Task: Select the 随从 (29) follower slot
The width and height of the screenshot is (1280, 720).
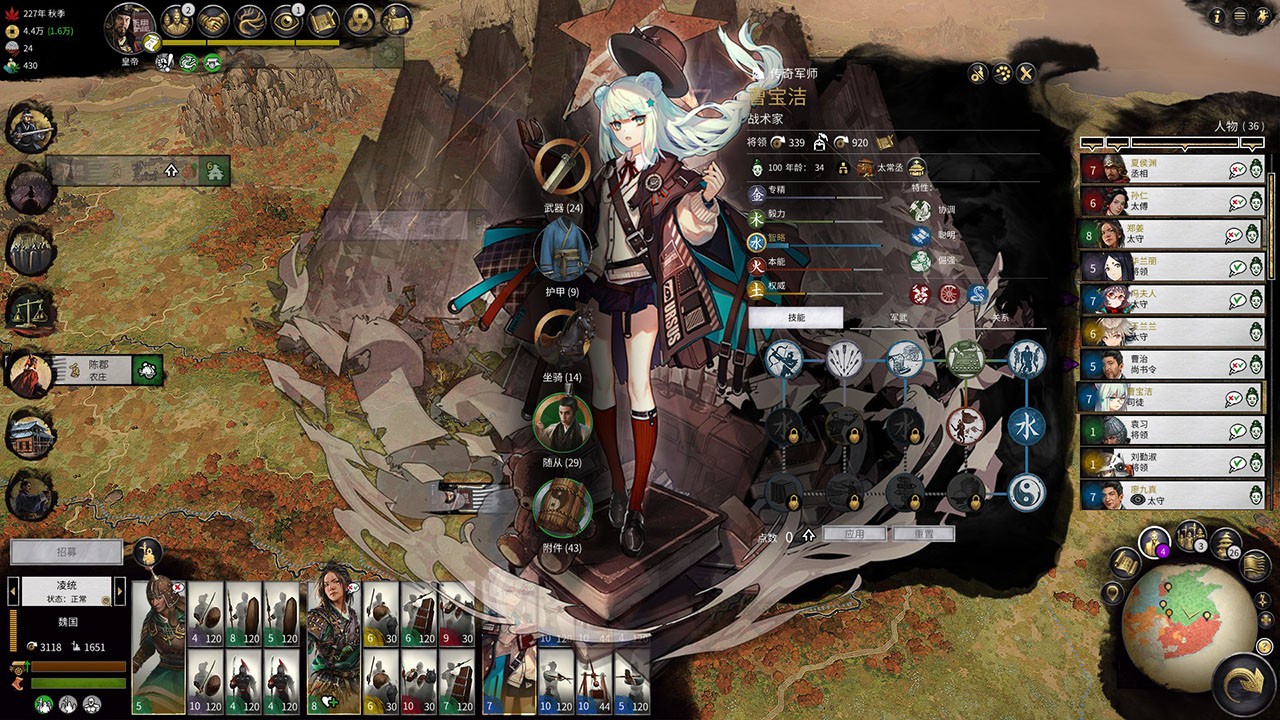Action: 562,422
